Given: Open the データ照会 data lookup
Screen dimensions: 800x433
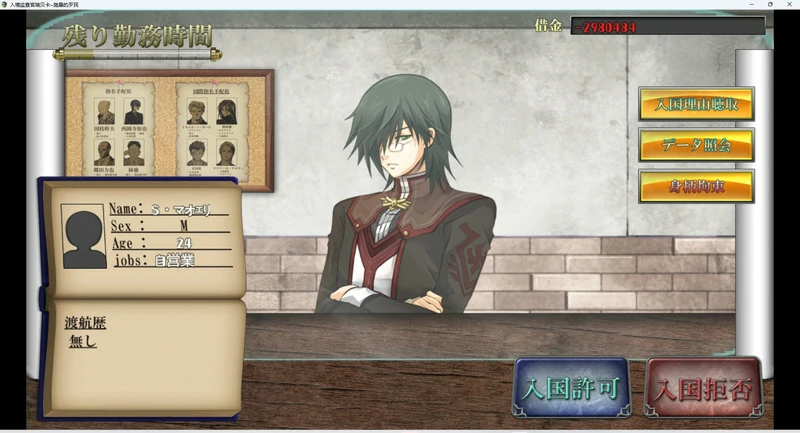Looking at the screenshot, I should click(696, 145).
